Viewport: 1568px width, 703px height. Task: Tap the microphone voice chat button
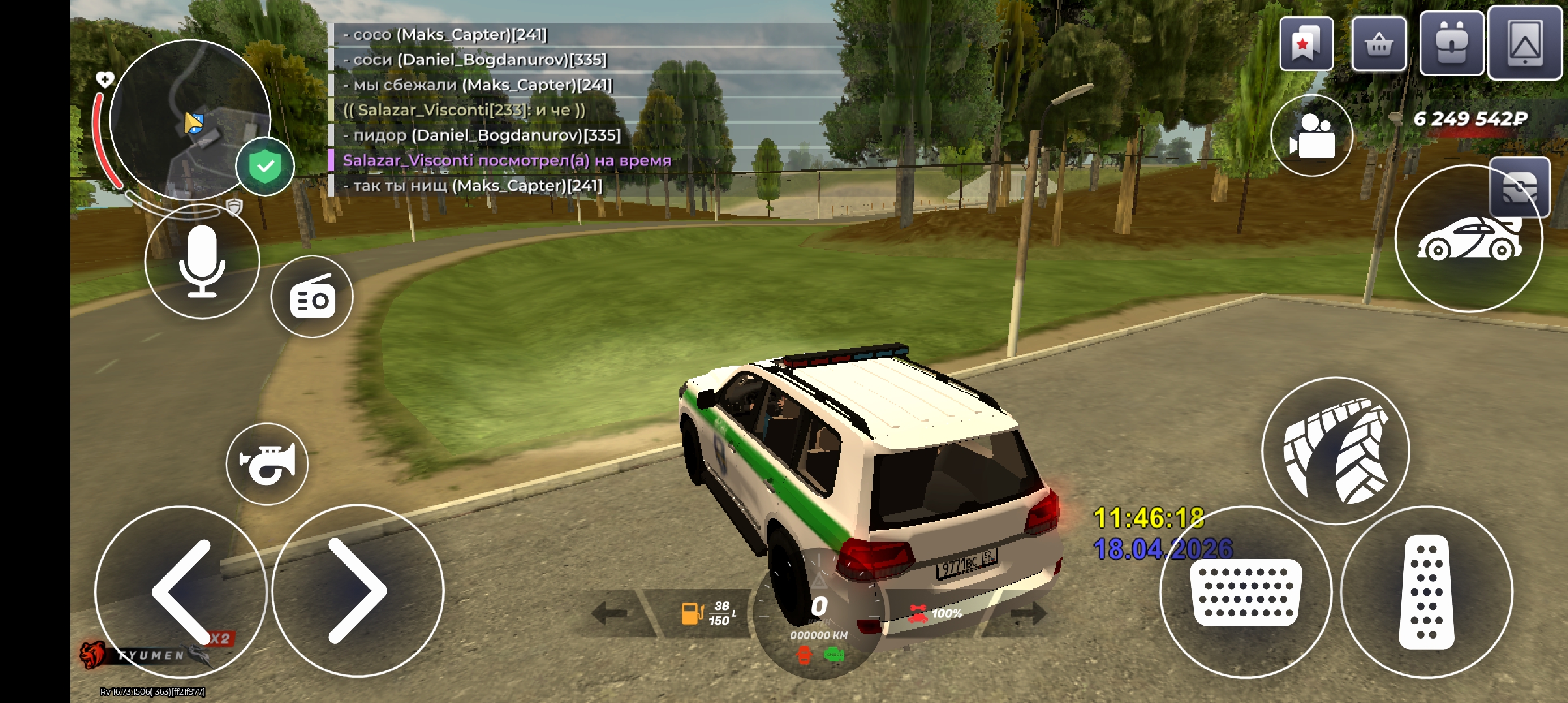click(202, 262)
